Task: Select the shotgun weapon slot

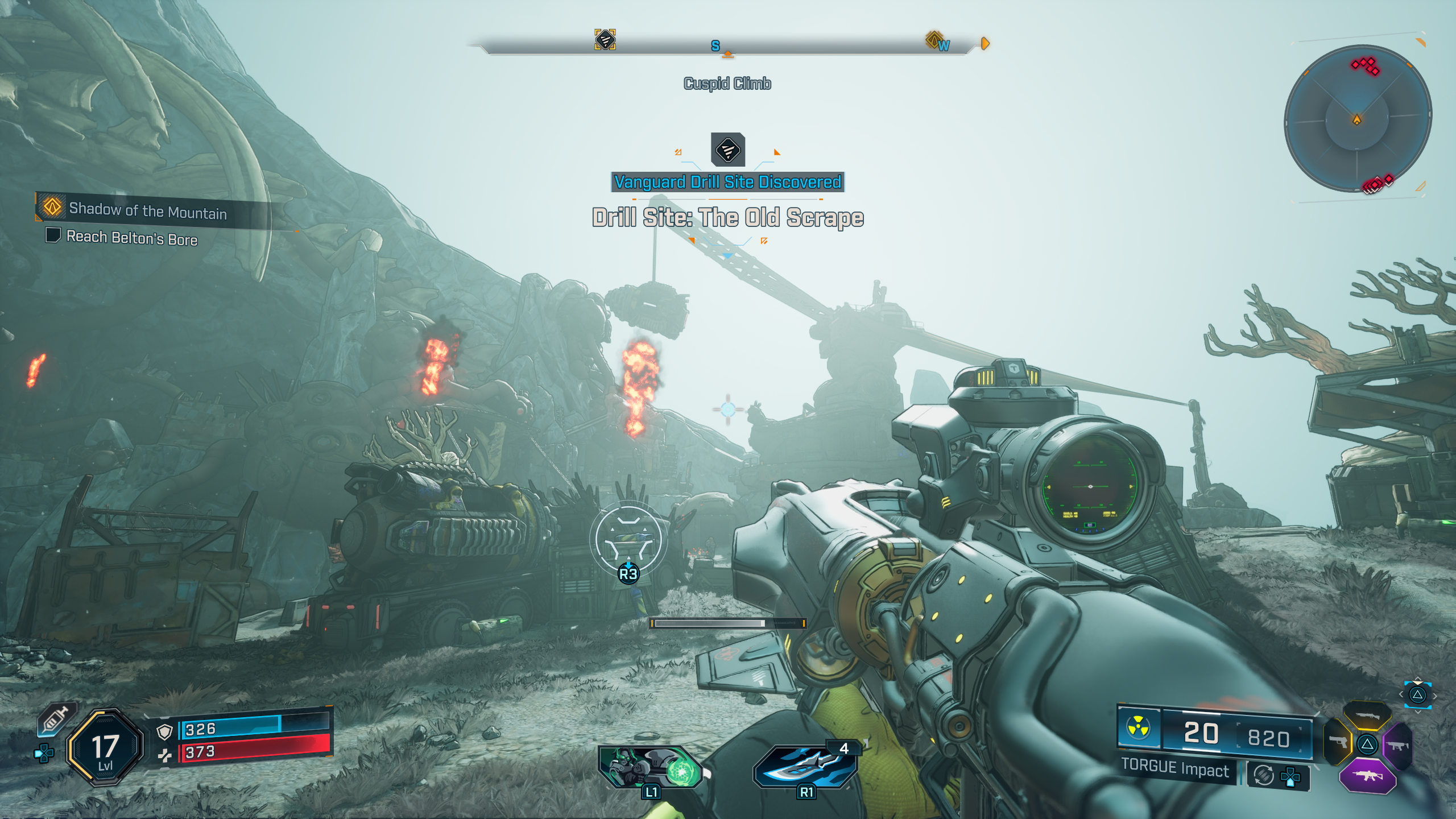Action: (x=1367, y=715)
